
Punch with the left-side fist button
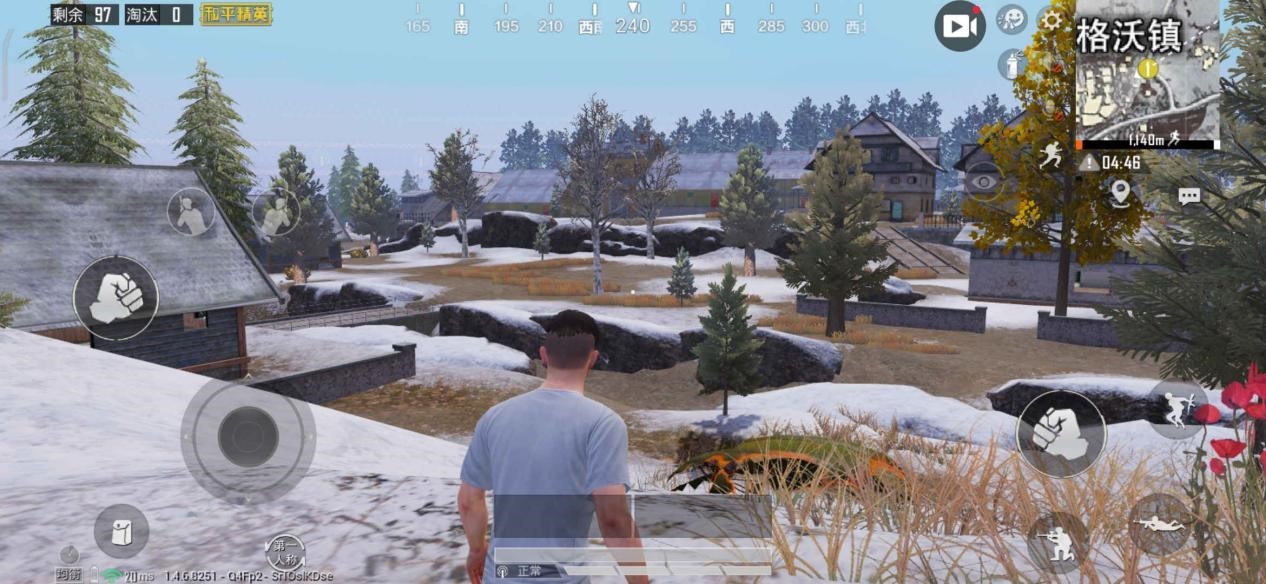pyautogui.click(x=116, y=297)
